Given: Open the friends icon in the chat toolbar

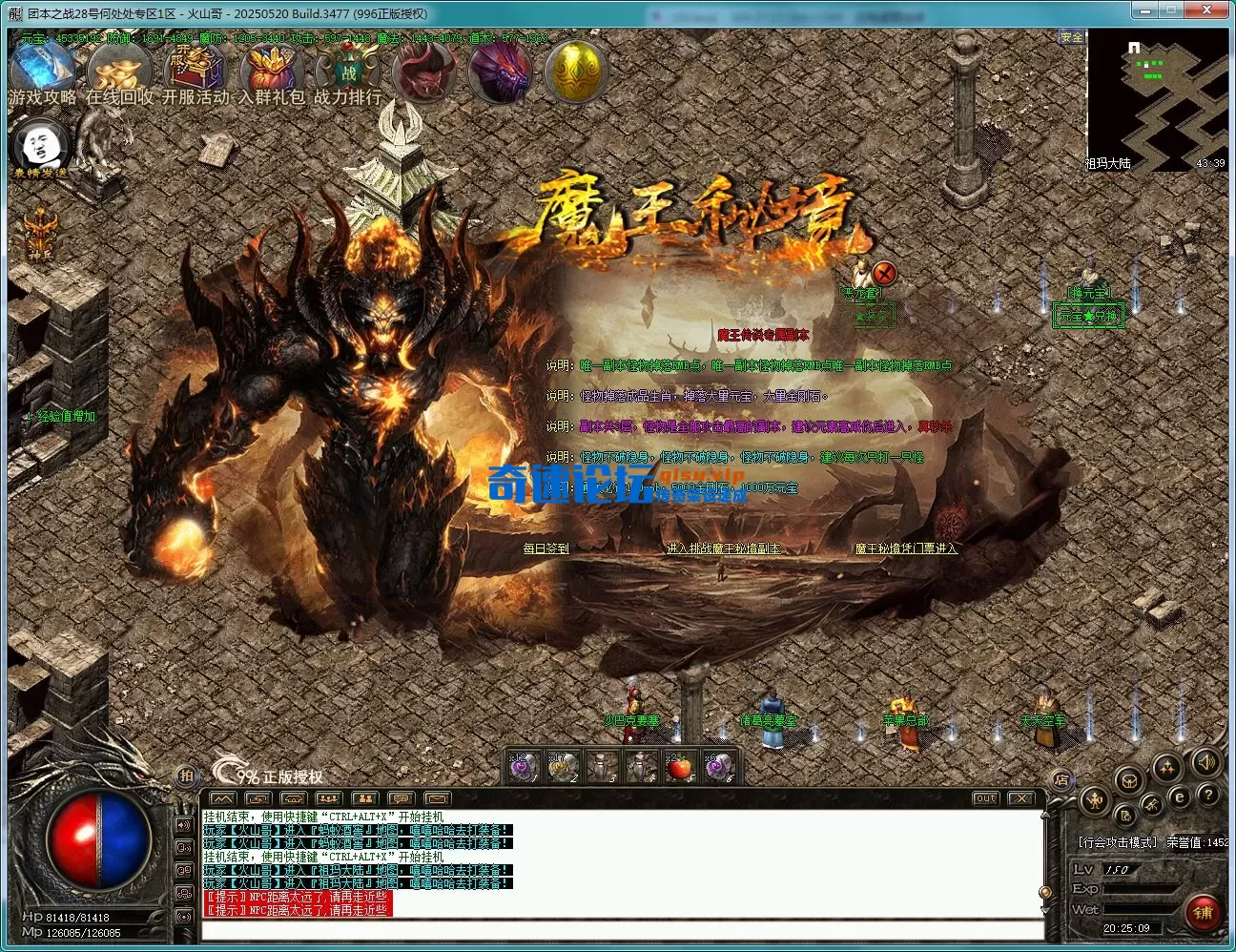Looking at the screenshot, I should tap(363, 799).
